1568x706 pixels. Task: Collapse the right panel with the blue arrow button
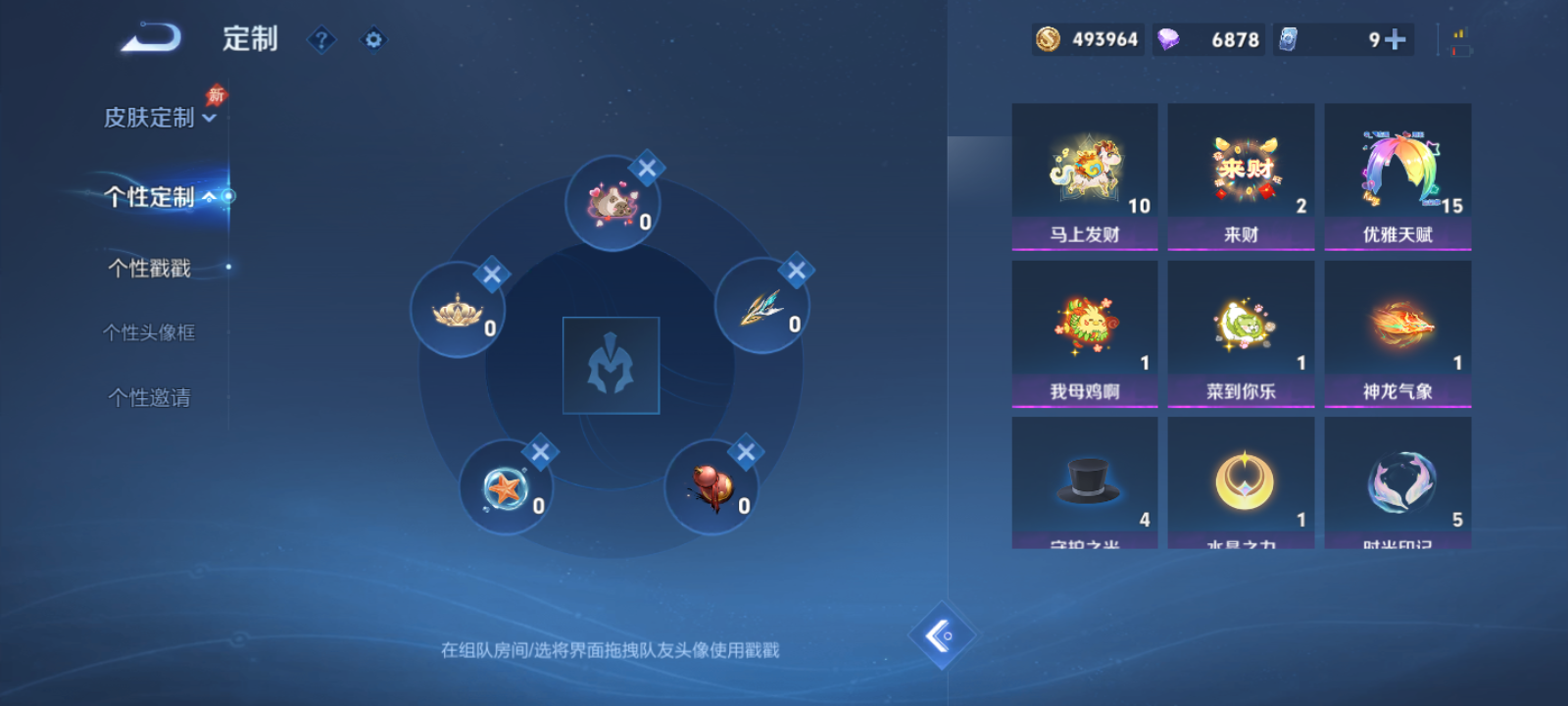tap(942, 635)
